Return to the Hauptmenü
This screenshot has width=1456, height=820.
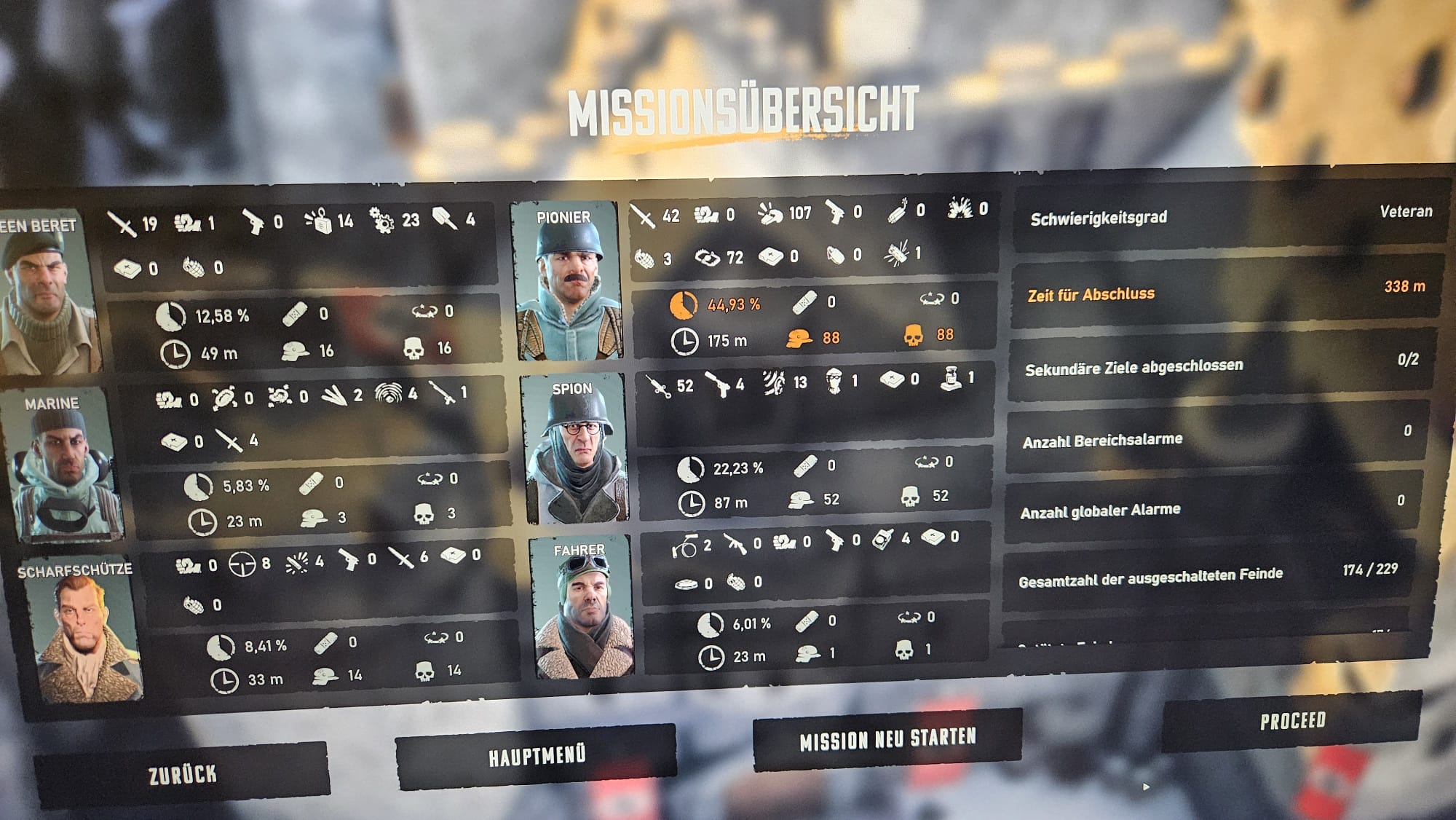pos(537,757)
